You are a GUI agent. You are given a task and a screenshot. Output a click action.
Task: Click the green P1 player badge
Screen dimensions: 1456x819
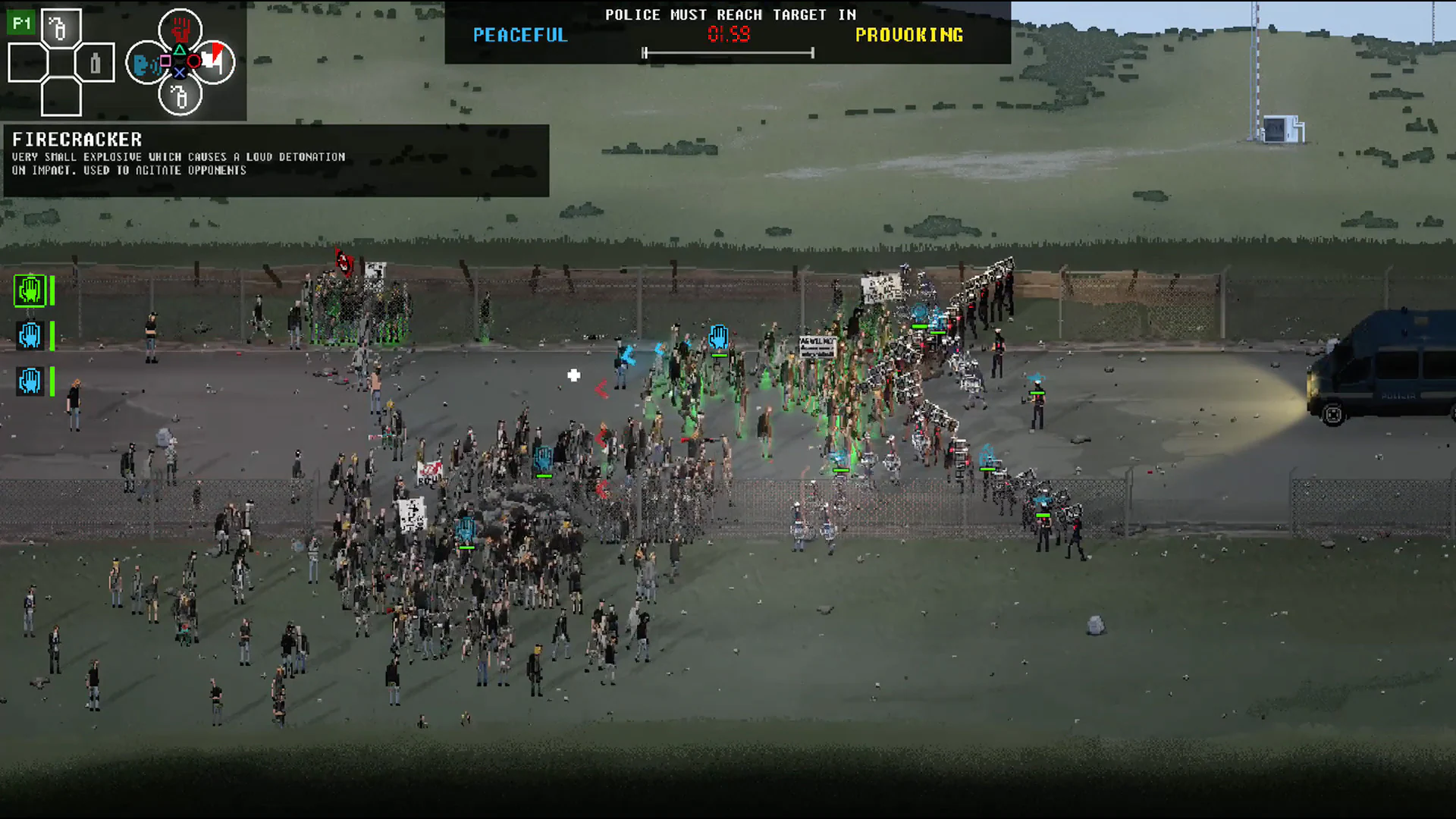click(20, 21)
